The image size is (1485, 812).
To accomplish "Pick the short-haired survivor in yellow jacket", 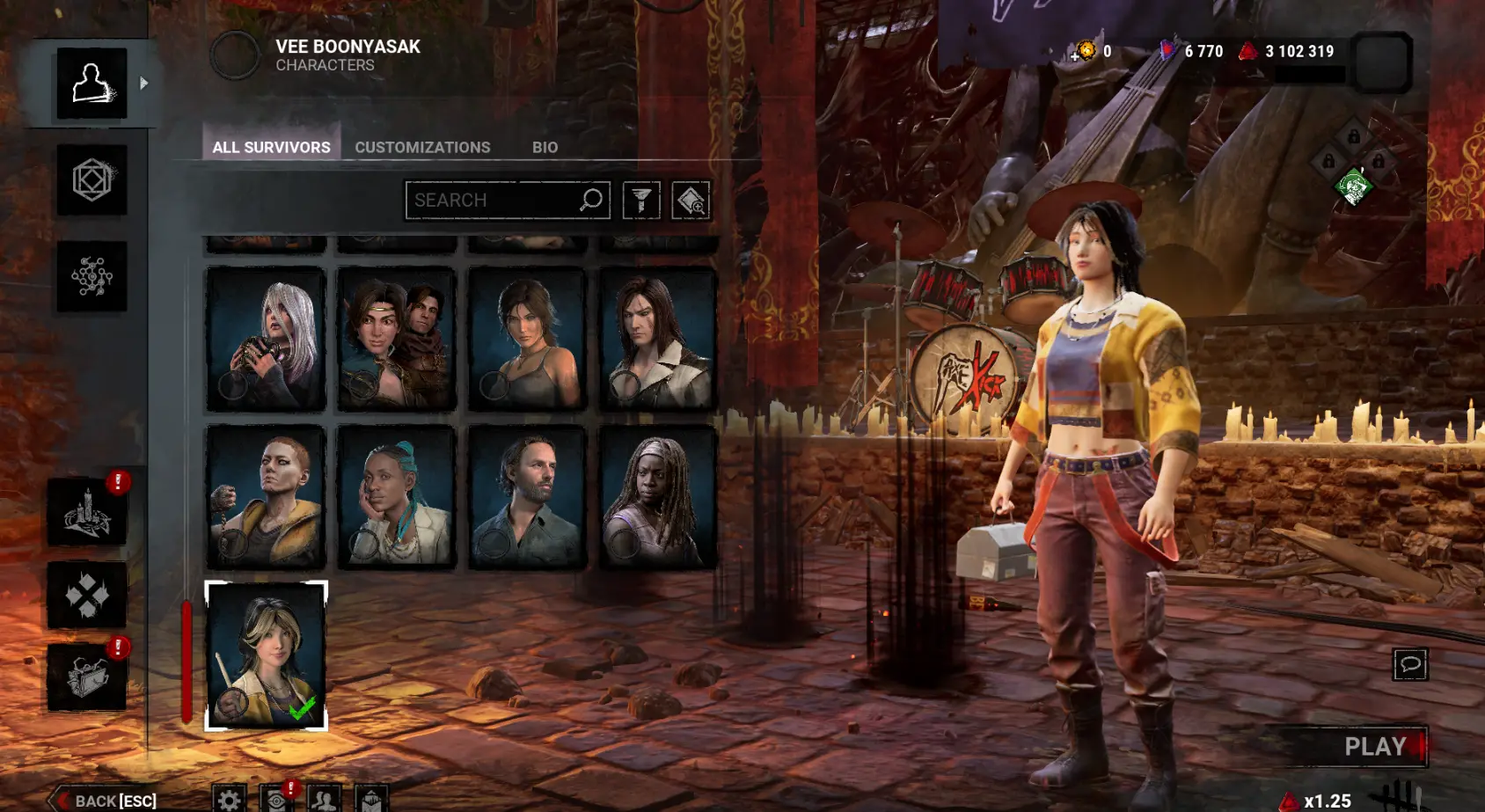I will pyautogui.click(x=266, y=497).
